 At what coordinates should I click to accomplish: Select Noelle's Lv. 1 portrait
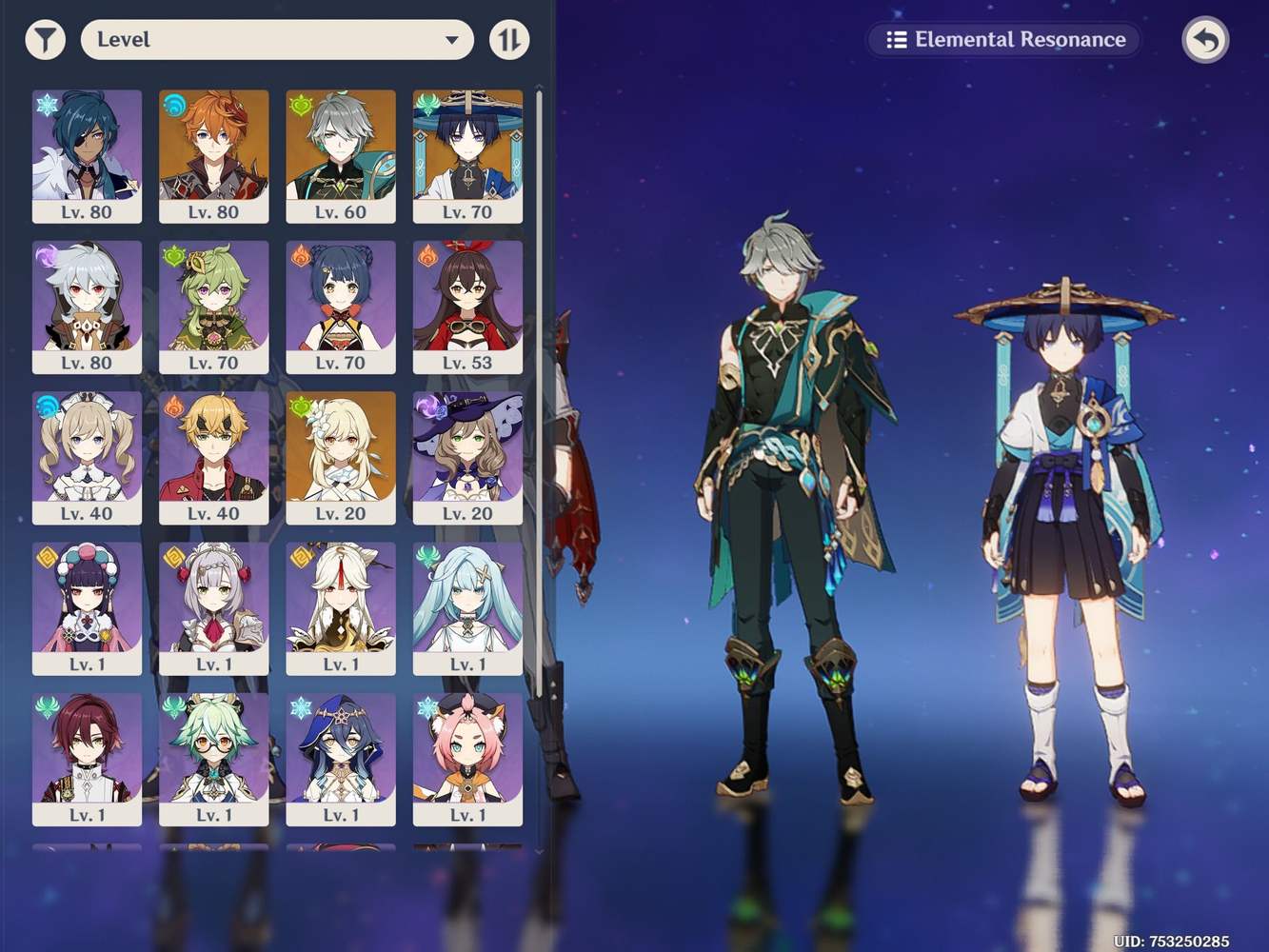tap(214, 606)
